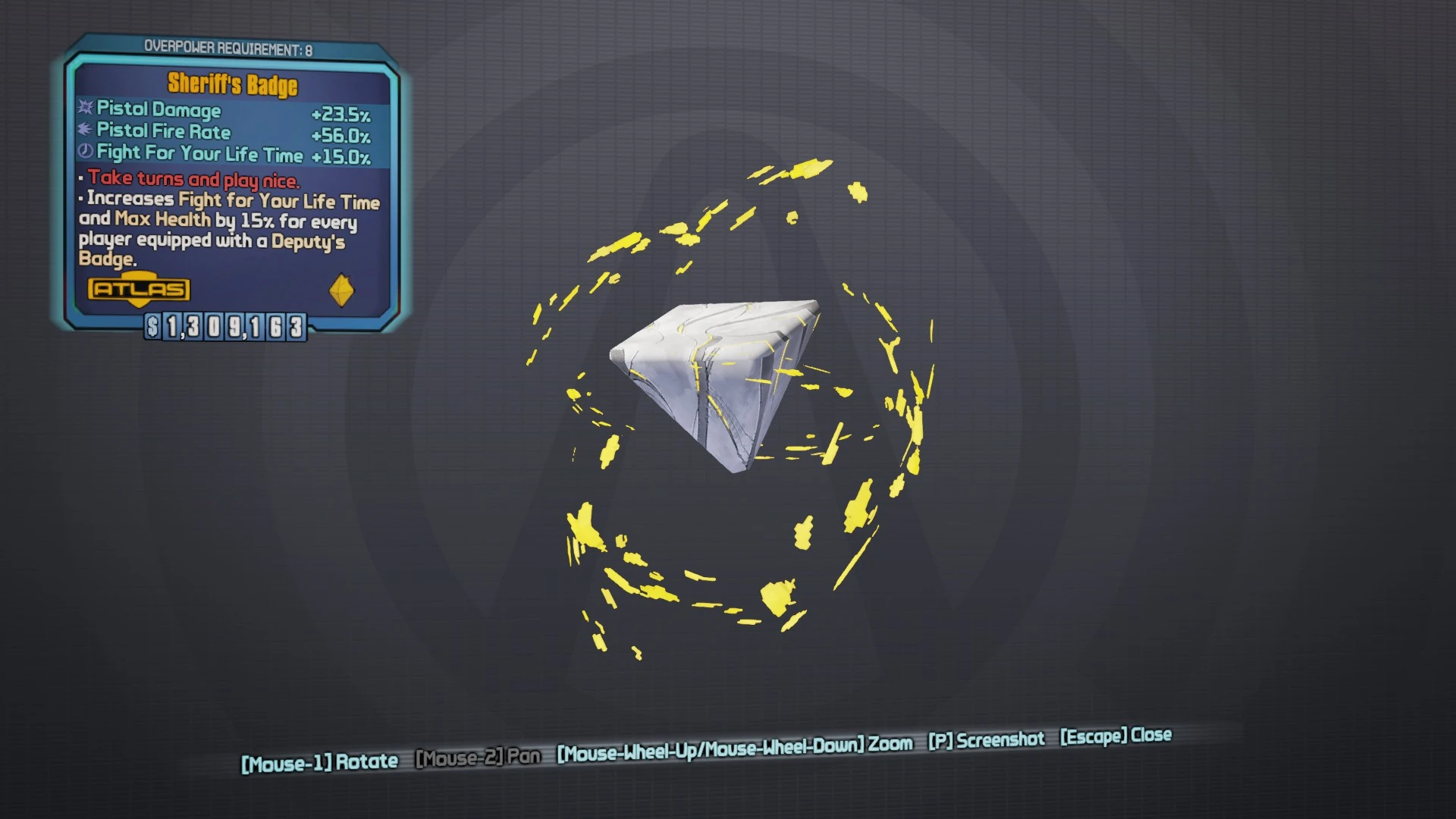
Task: Click the [P] Screenshot menu entry
Action: click(985, 740)
